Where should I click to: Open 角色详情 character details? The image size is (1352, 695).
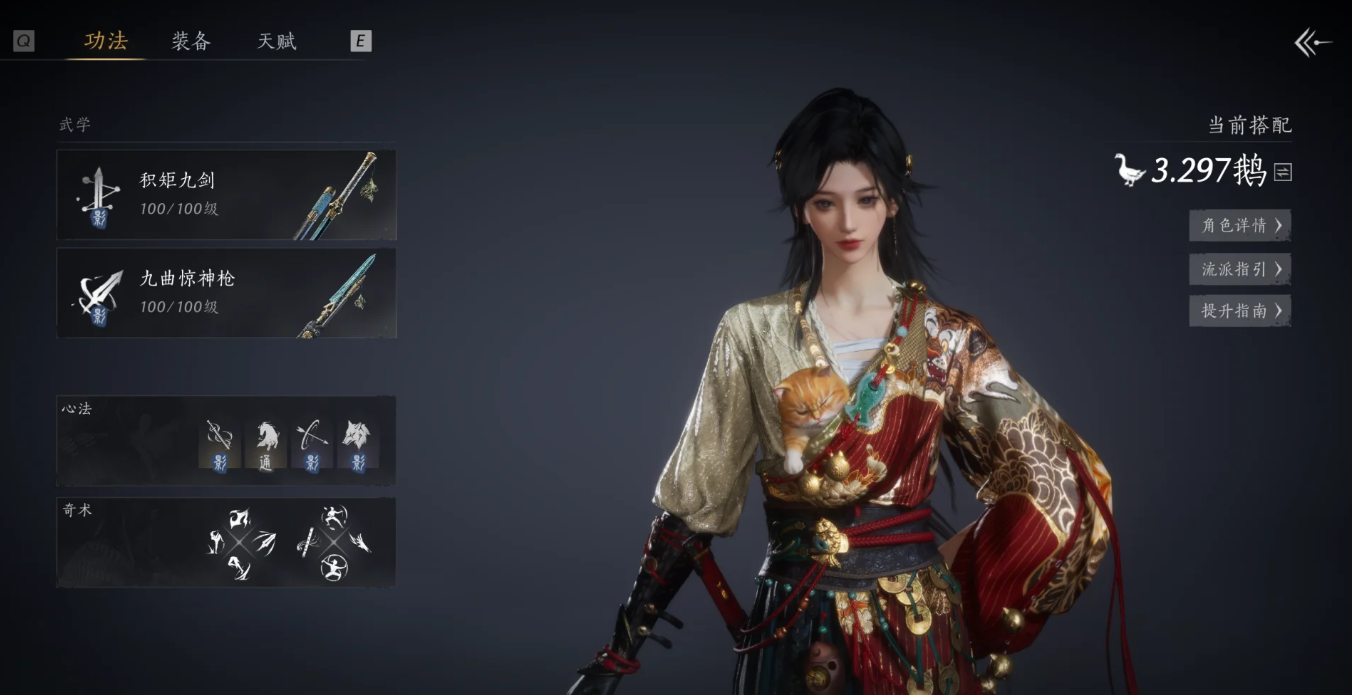coord(1240,225)
